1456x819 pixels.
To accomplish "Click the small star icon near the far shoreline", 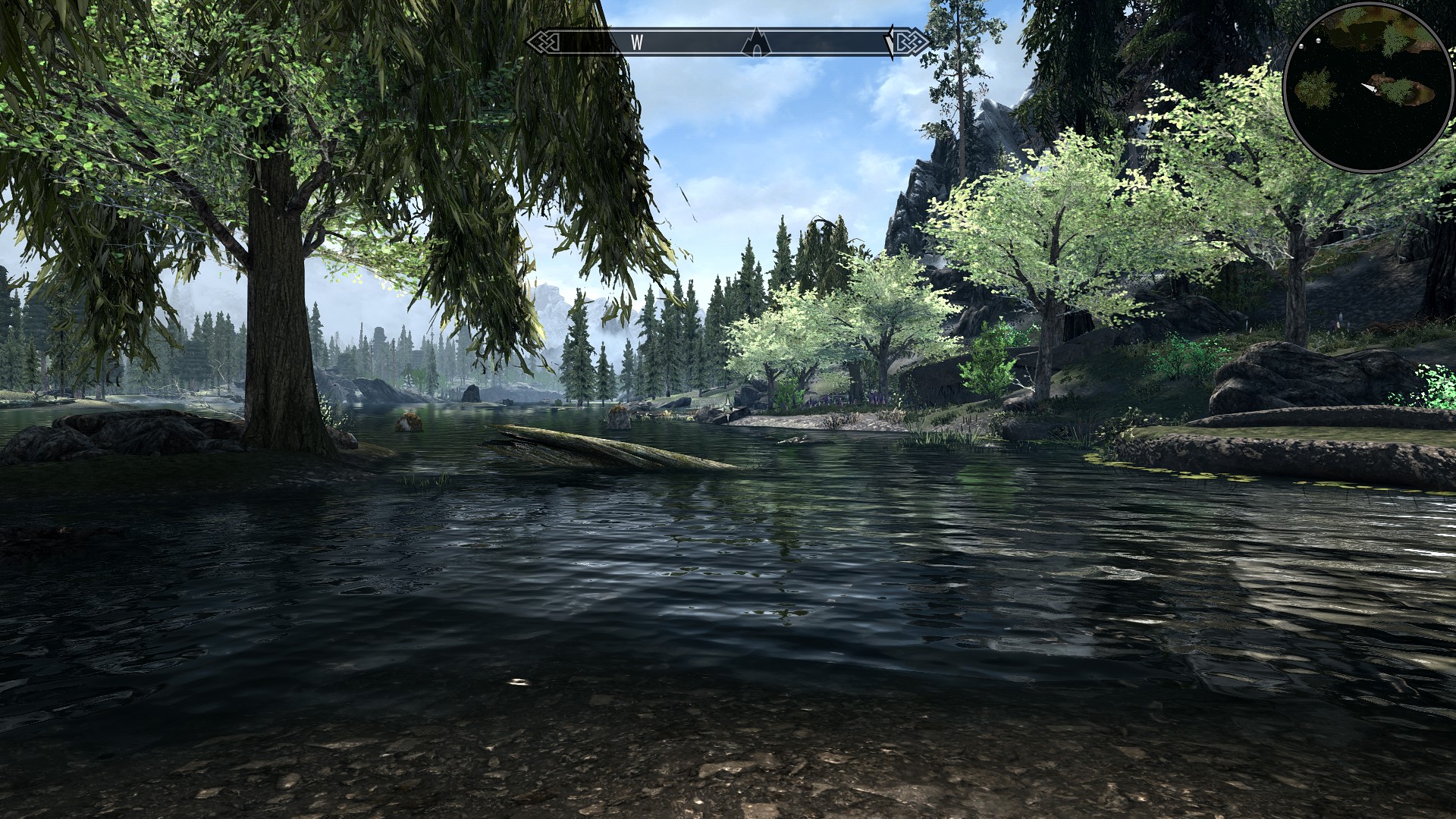I will (x=729, y=408).
